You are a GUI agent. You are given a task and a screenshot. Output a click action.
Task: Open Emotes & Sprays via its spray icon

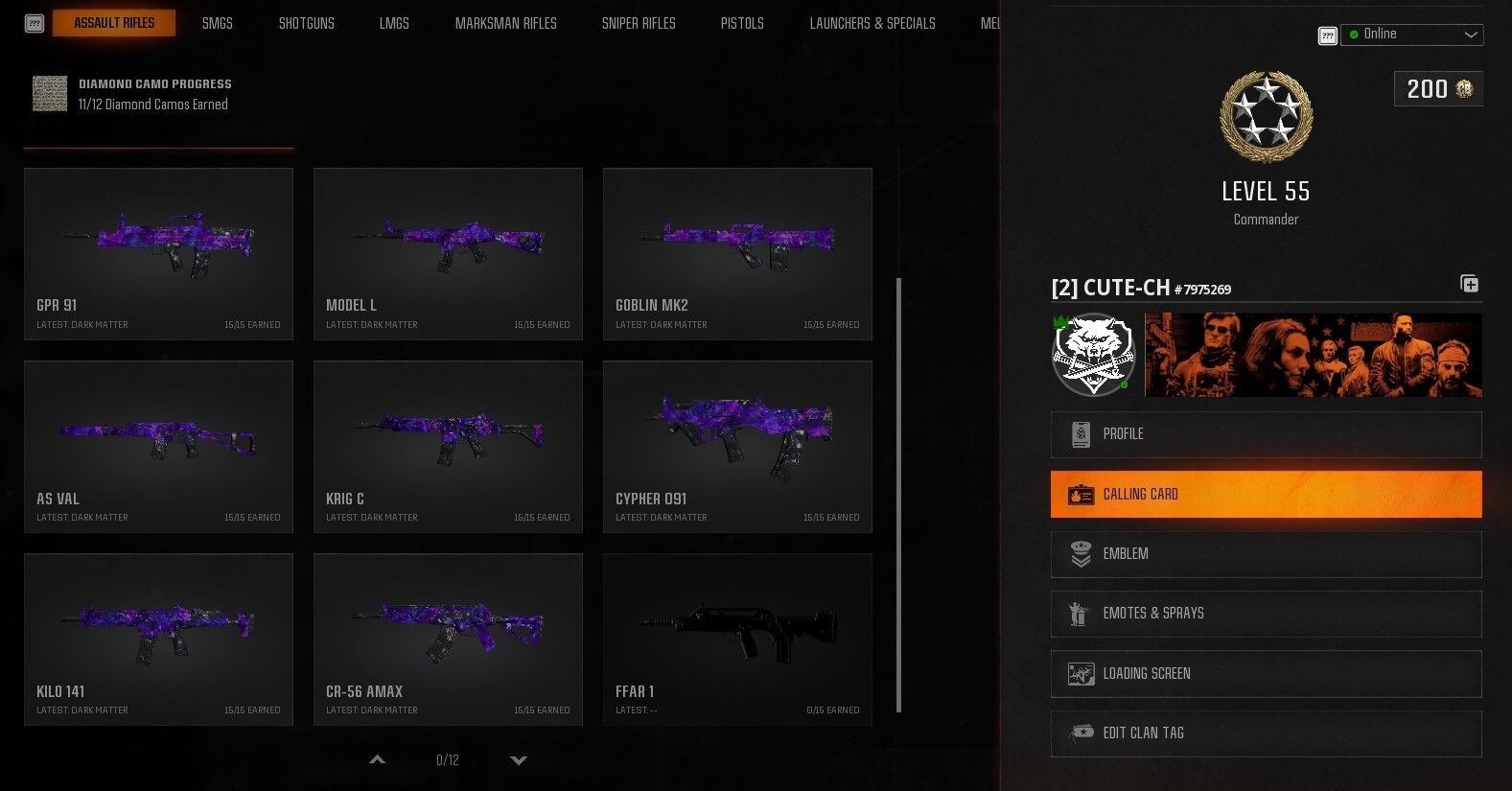pos(1082,614)
